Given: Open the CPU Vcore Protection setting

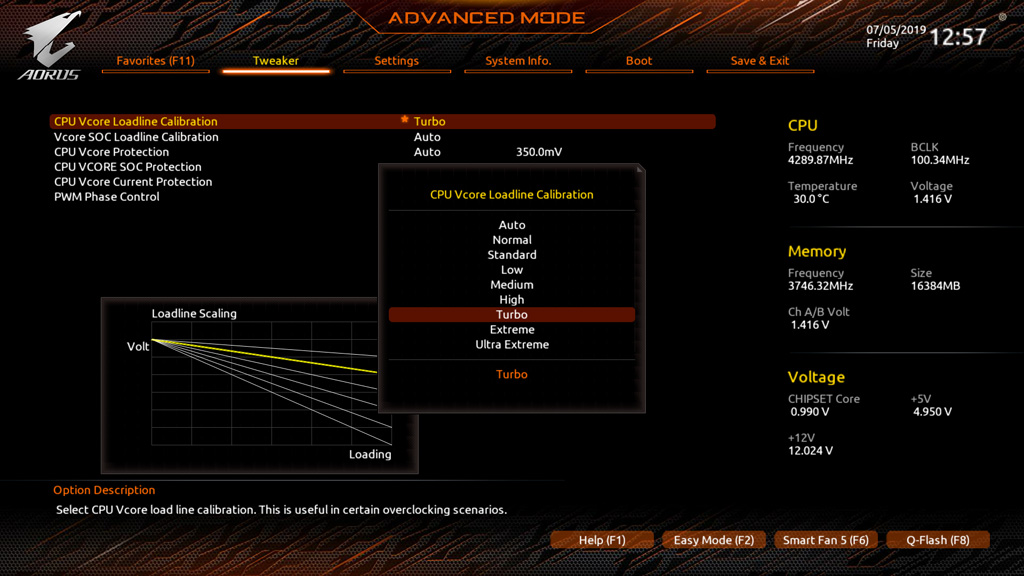Looking at the screenshot, I should [112, 152].
